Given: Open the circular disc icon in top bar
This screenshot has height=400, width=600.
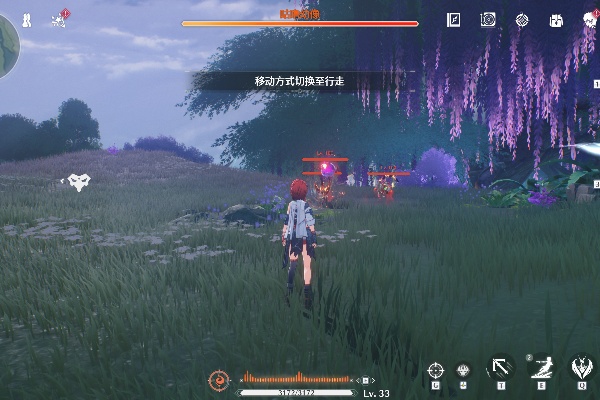Looking at the screenshot, I should coord(488,19).
